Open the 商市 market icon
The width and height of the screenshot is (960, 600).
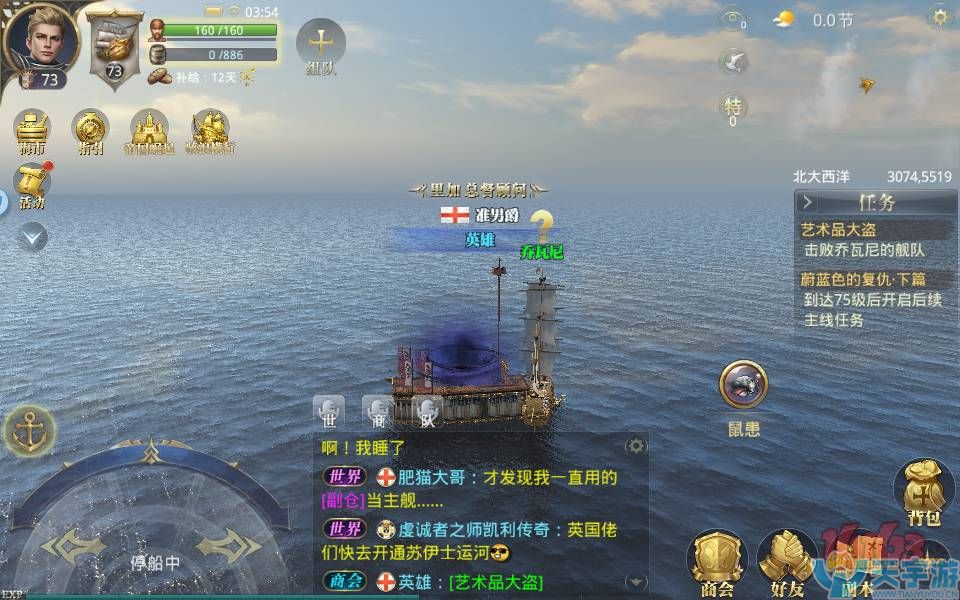click(33, 130)
